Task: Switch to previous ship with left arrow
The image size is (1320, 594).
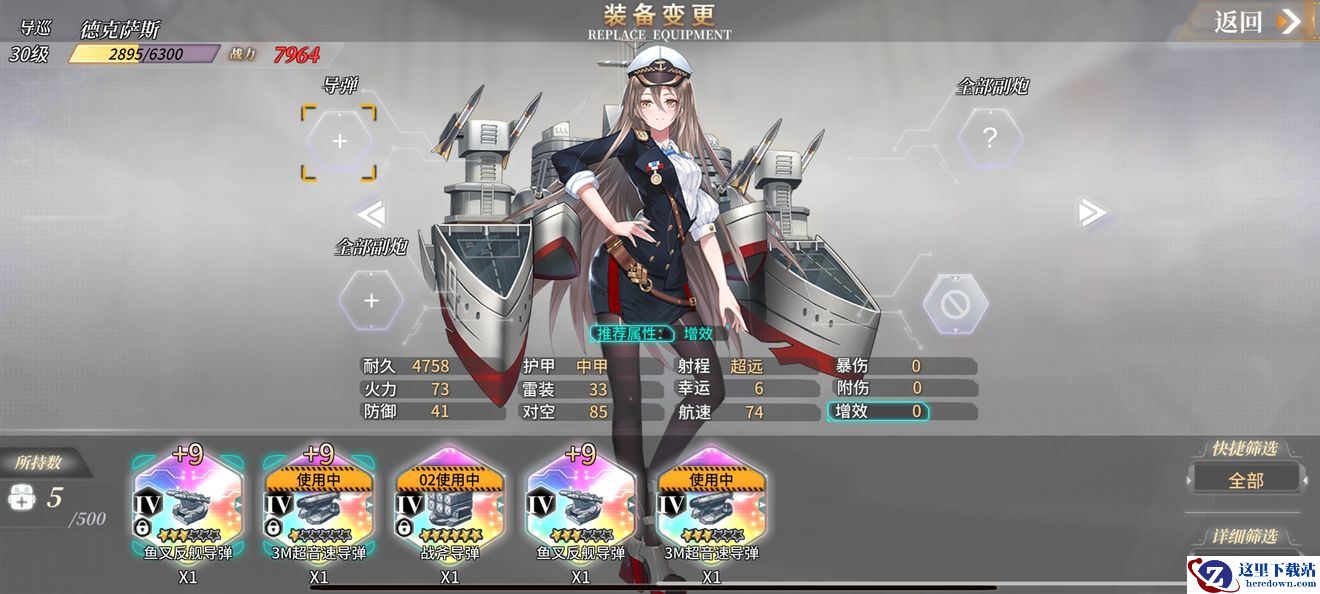Action: point(371,213)
